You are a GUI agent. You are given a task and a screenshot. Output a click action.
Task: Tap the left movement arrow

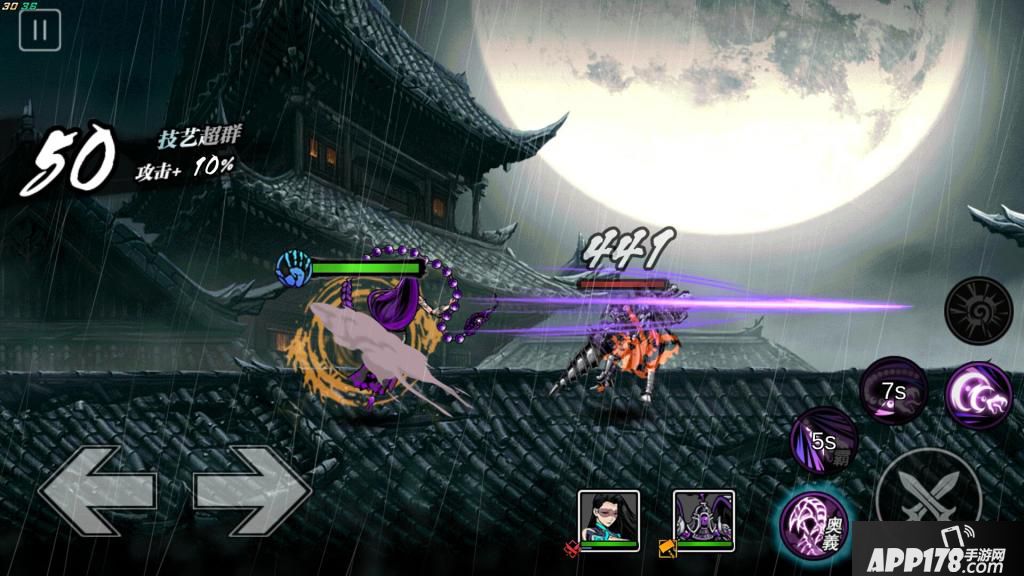click(x=97, y=489)
